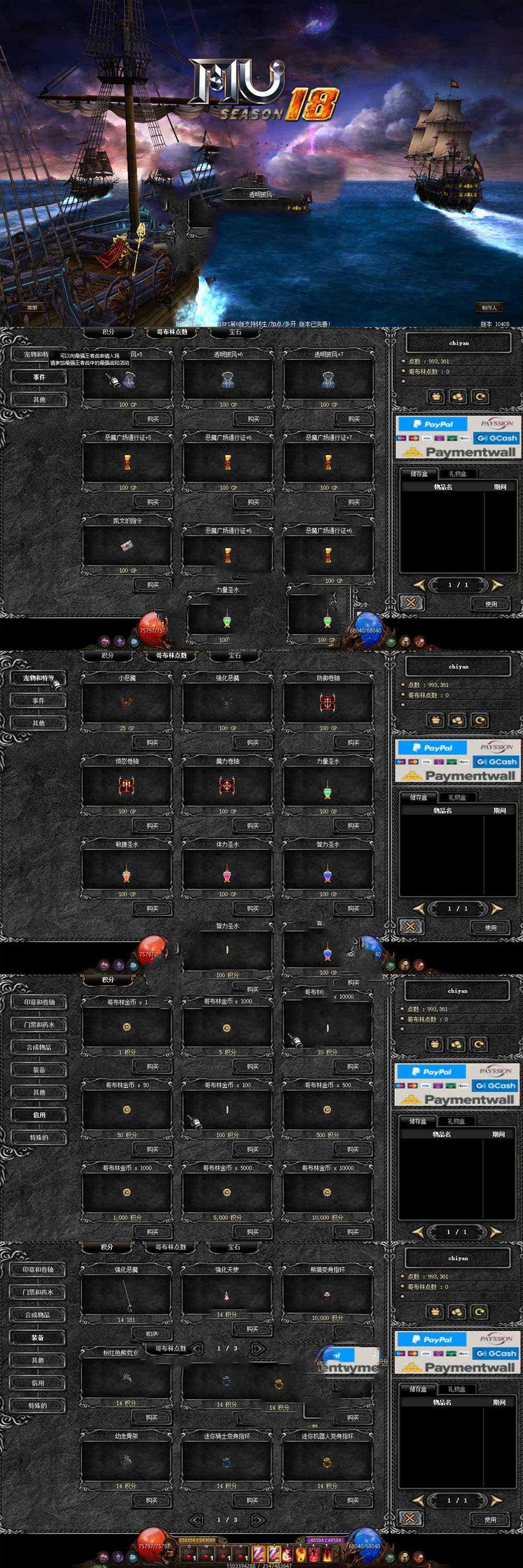Select the 体力圣水 potion item
Screen dimensions: 523x1568
227,869
